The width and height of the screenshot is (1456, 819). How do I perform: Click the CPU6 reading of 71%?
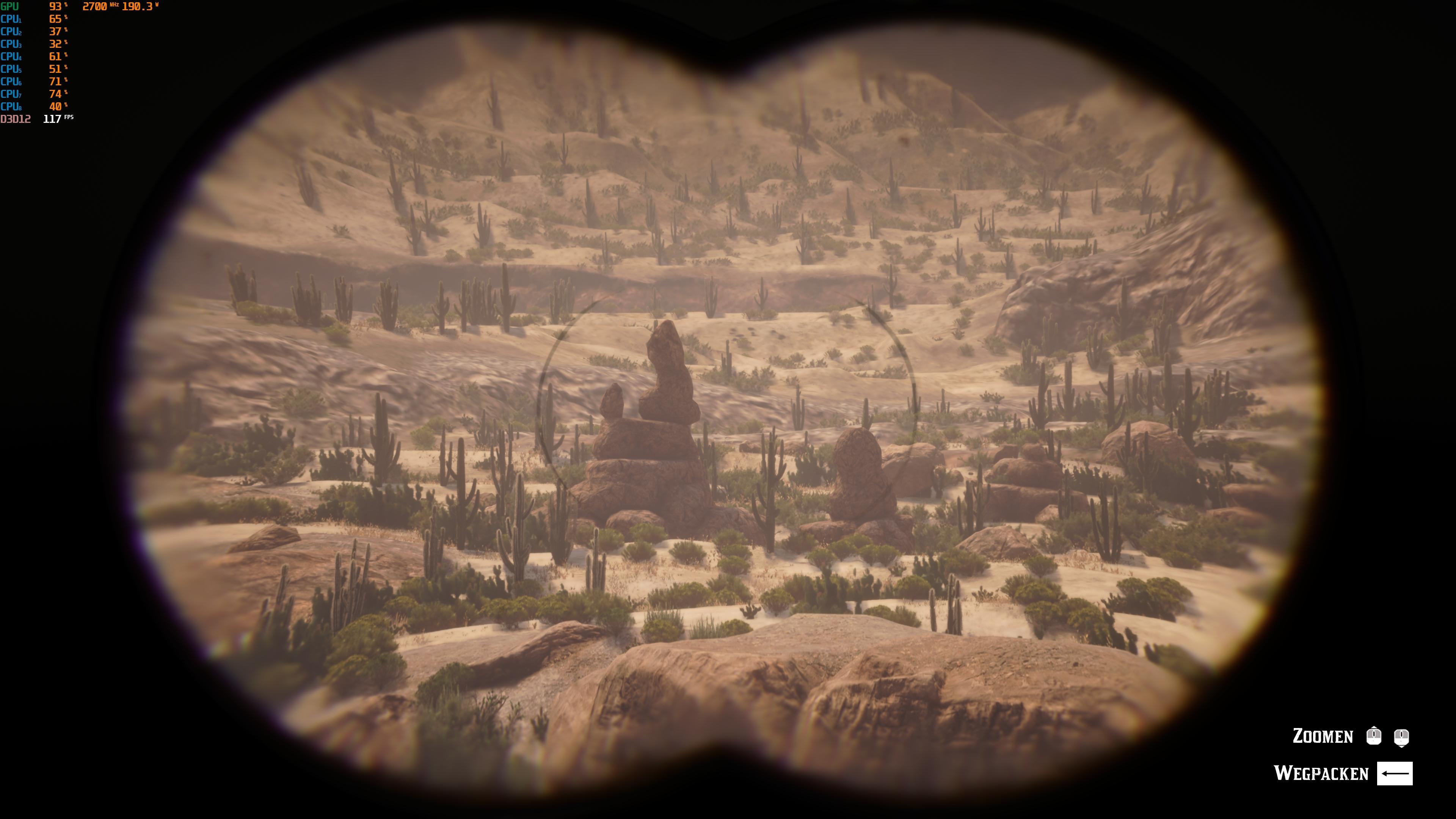(55, 82)
